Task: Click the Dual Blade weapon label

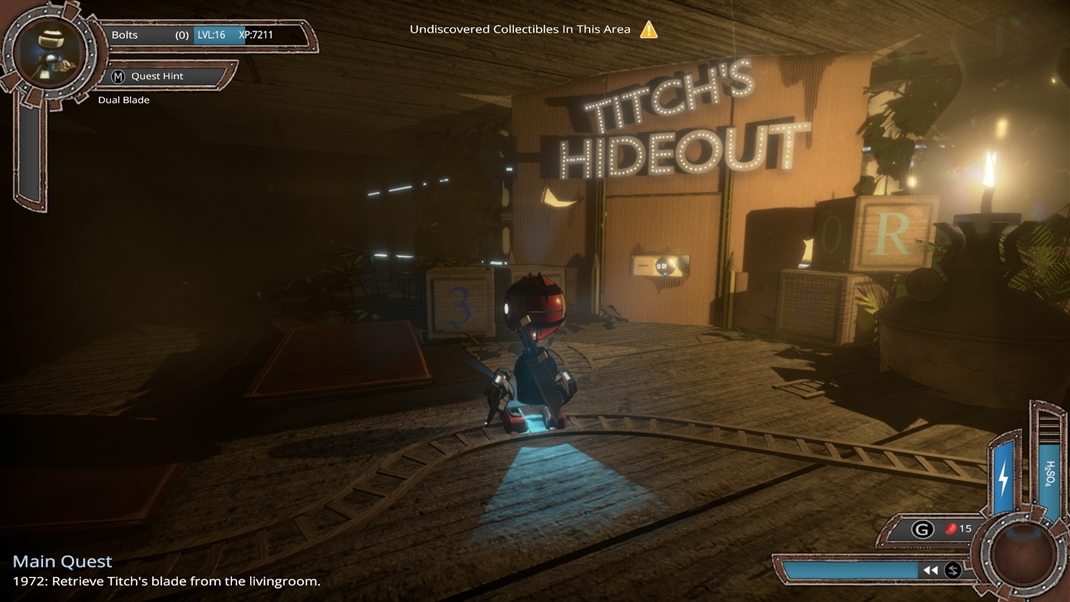Action: coord(124,100)
